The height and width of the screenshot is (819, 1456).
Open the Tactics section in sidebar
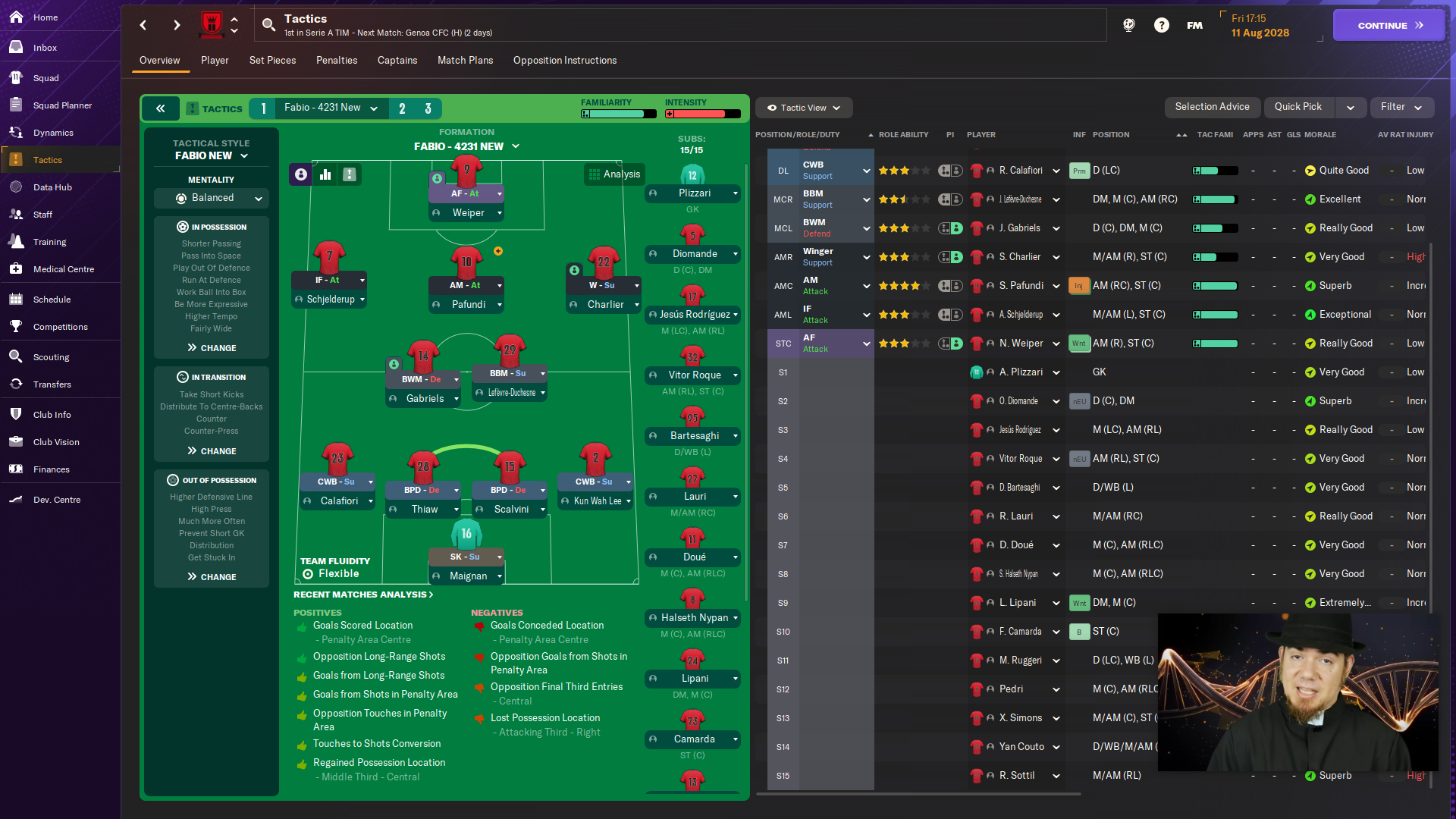47,159
